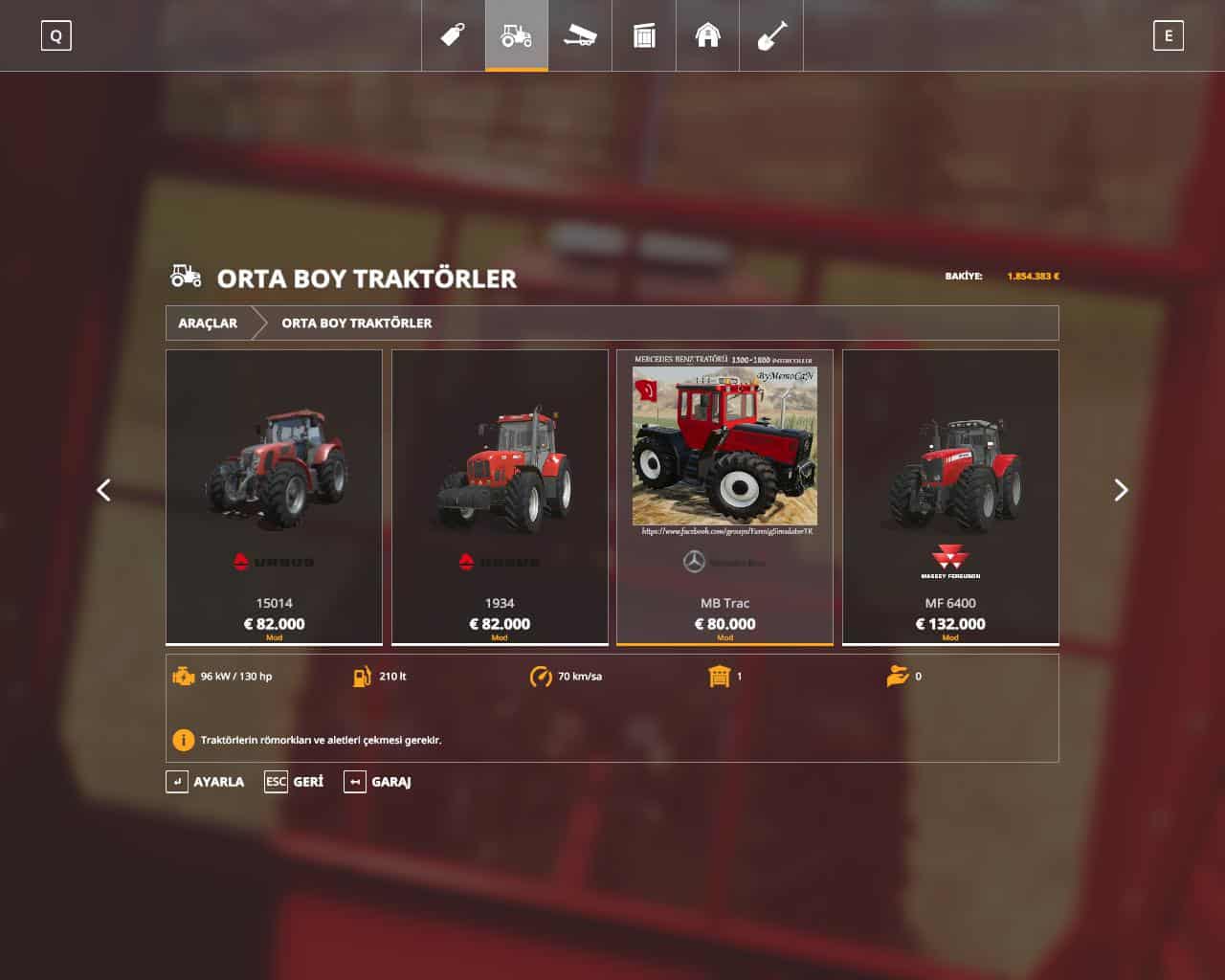The image size is (1225, 980).
Task: Choose the Ursus 1934 tractor card
Action: 500,497
